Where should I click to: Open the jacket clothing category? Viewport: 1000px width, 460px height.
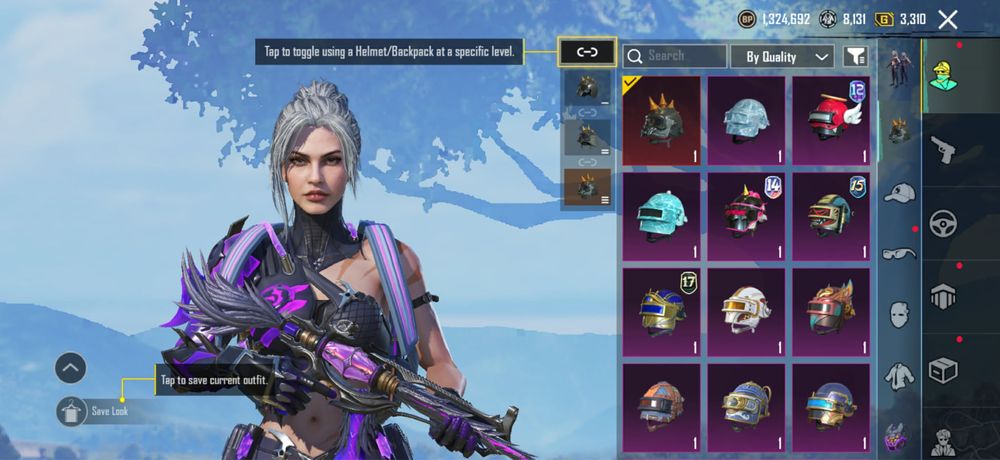coord(900,375)
